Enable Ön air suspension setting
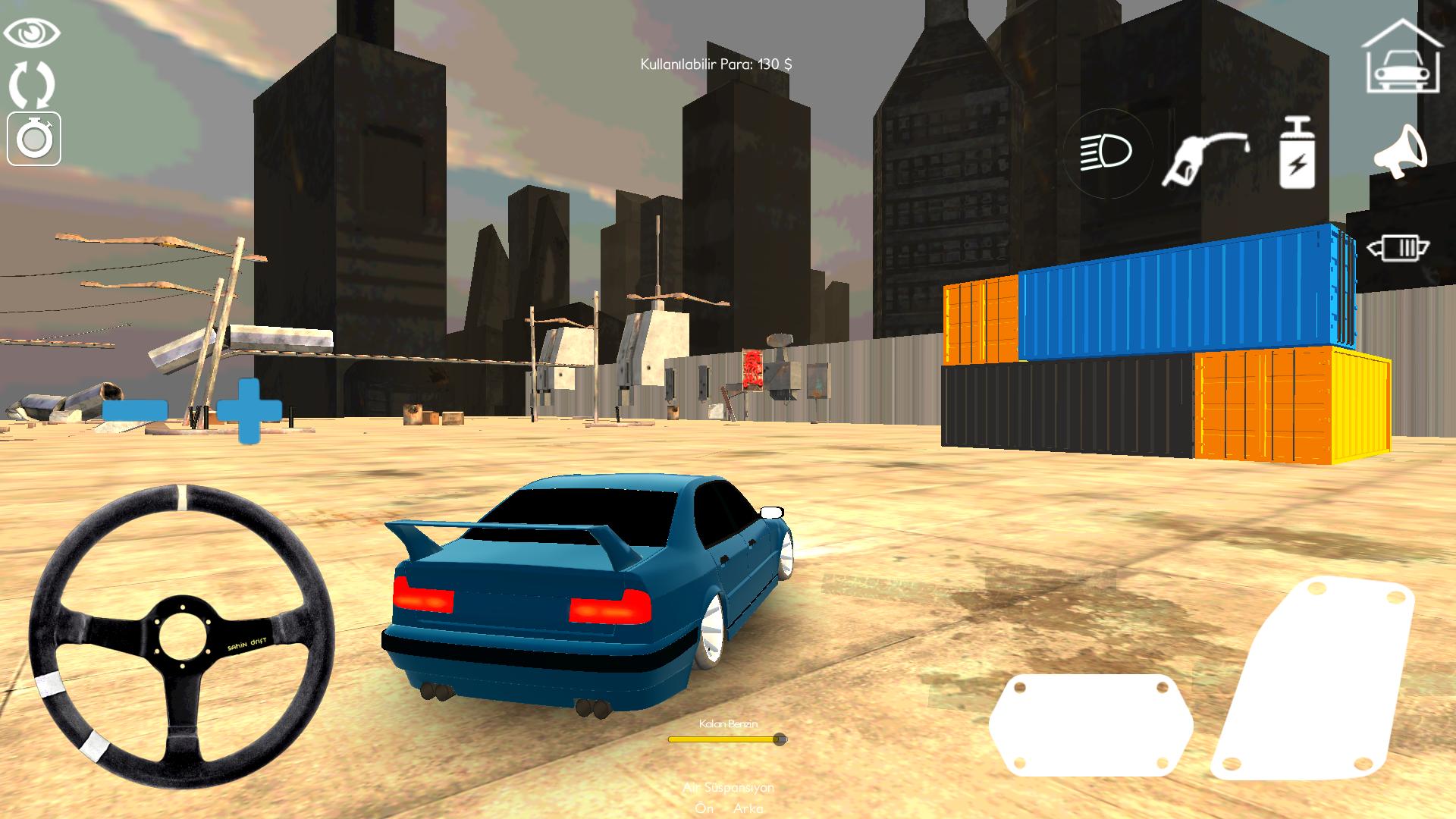This screenshot has height=819, width=1456. 705,808
